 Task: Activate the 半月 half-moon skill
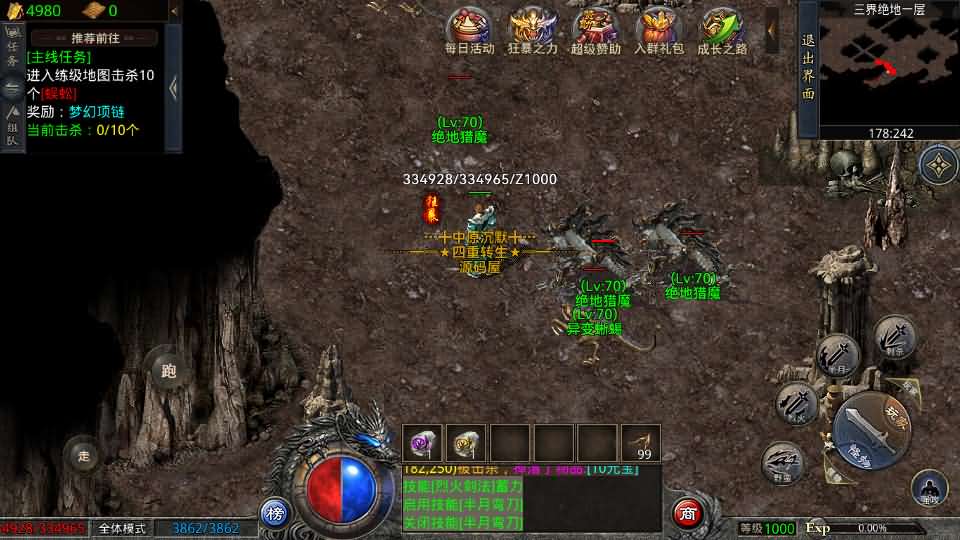pos(837,357)
